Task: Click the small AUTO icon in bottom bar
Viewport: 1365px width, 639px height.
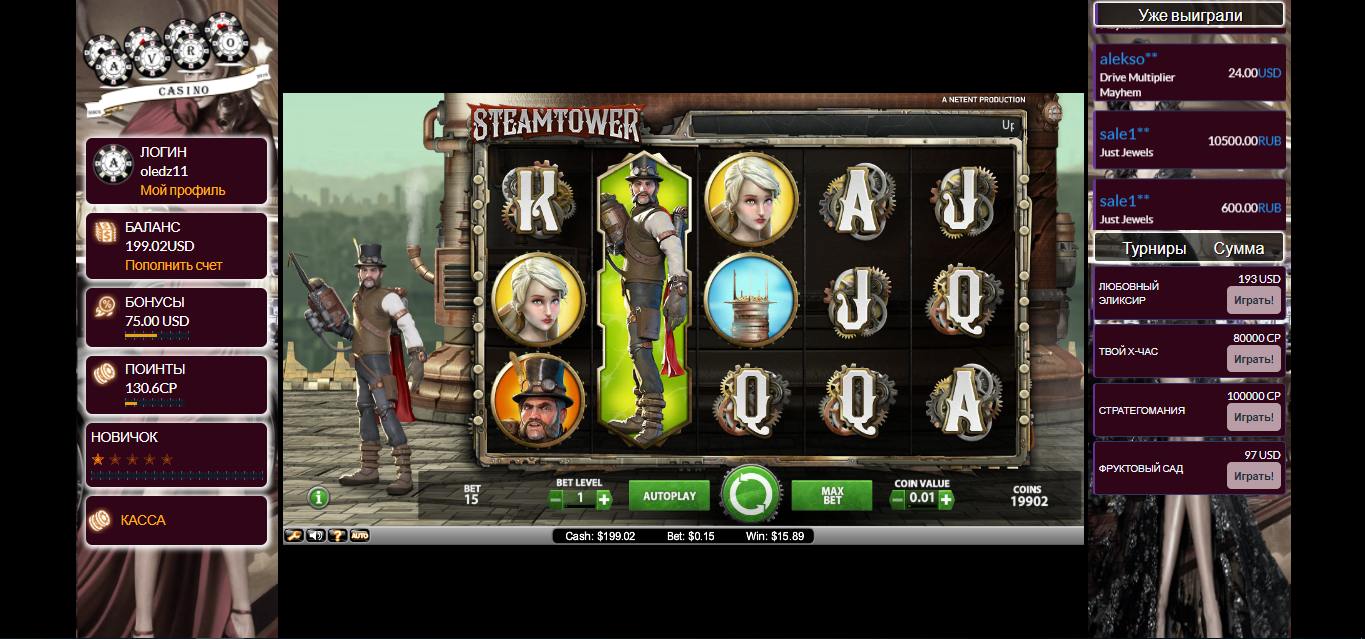Action: tap(359, 536)
